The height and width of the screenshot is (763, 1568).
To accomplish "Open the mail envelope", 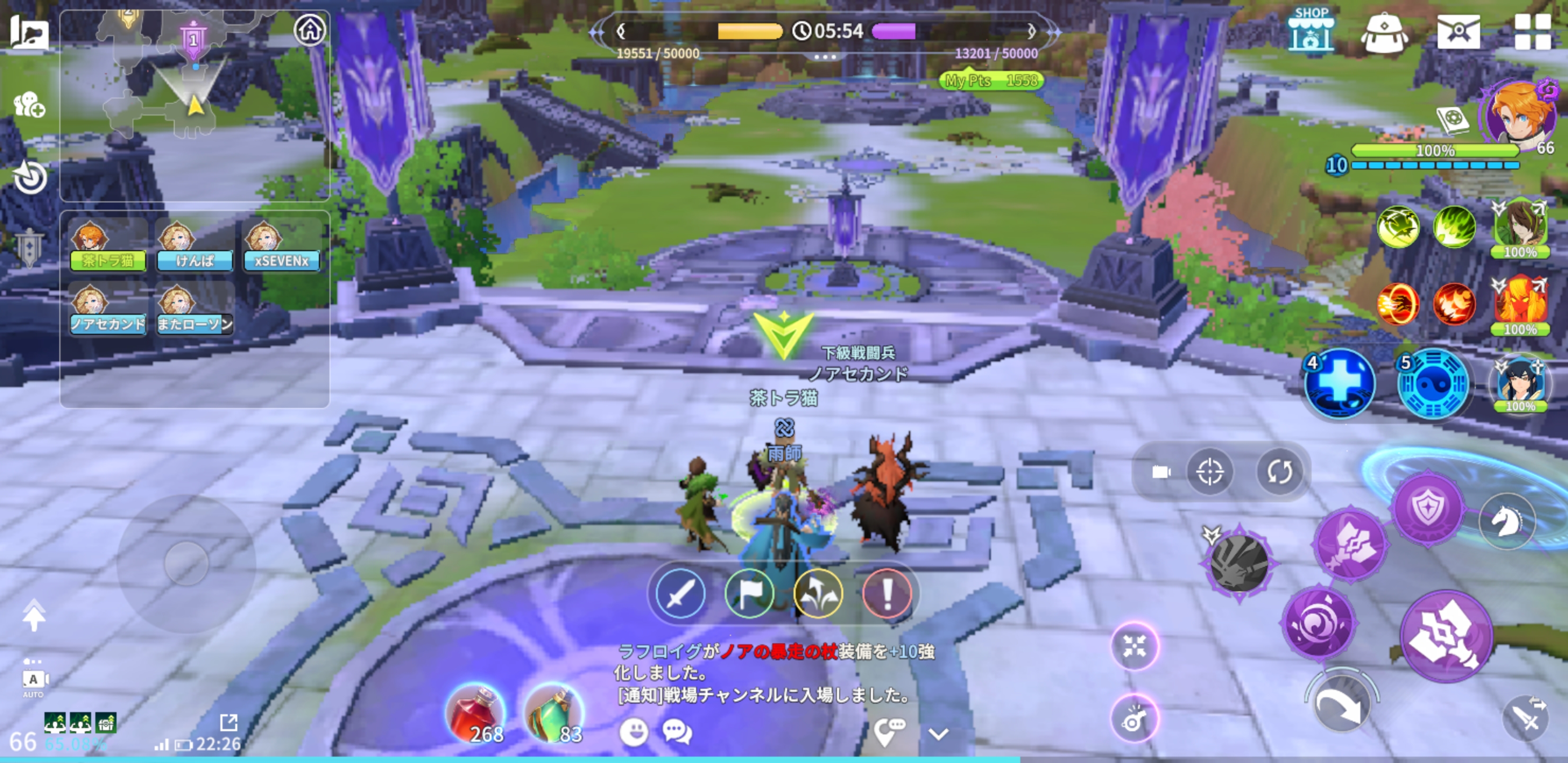I will click(1458, 32).
